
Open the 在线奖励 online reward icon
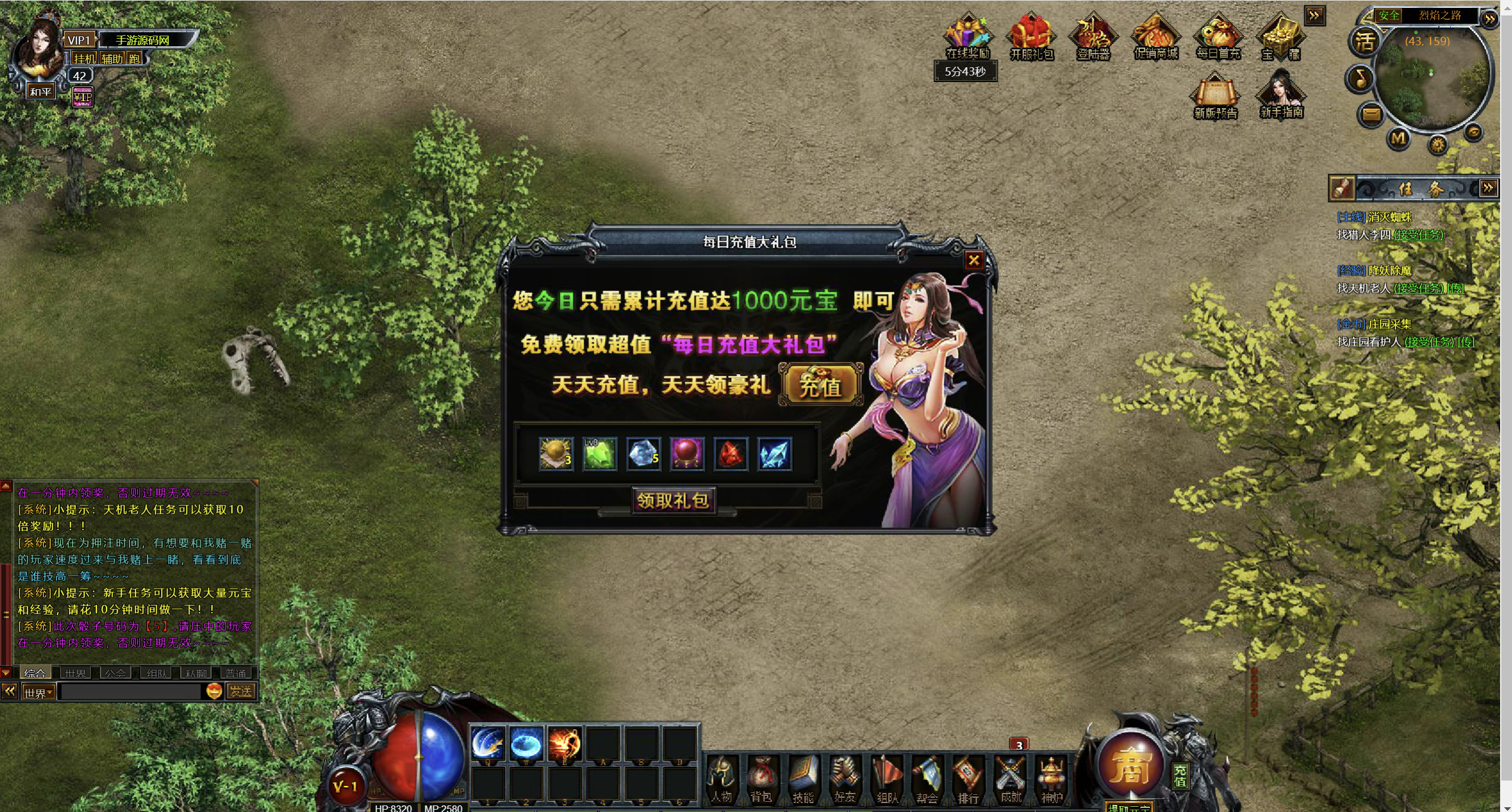(x=967, y=37)
